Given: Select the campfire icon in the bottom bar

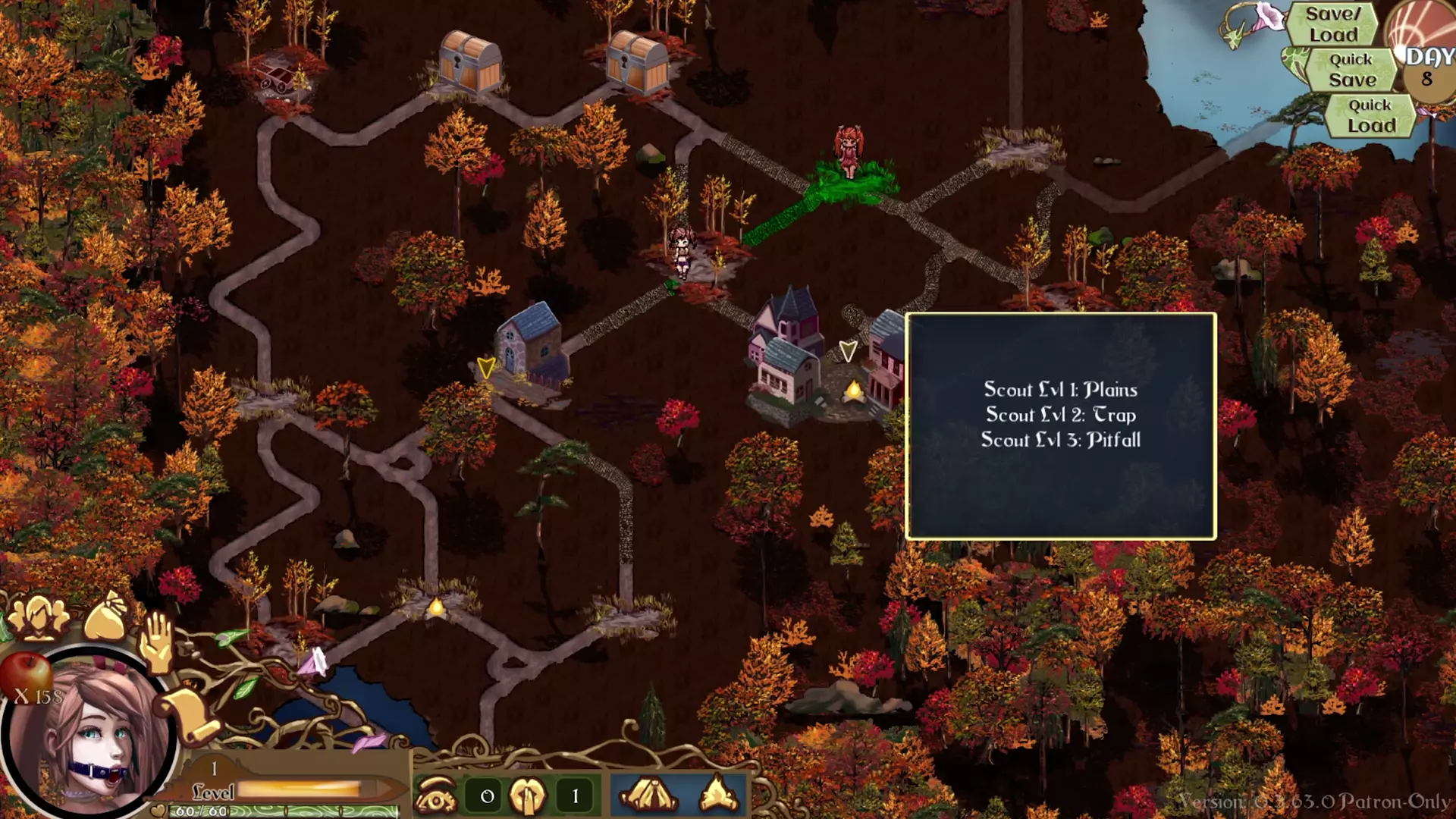Looking at the screenshot, I should point(718,795).
